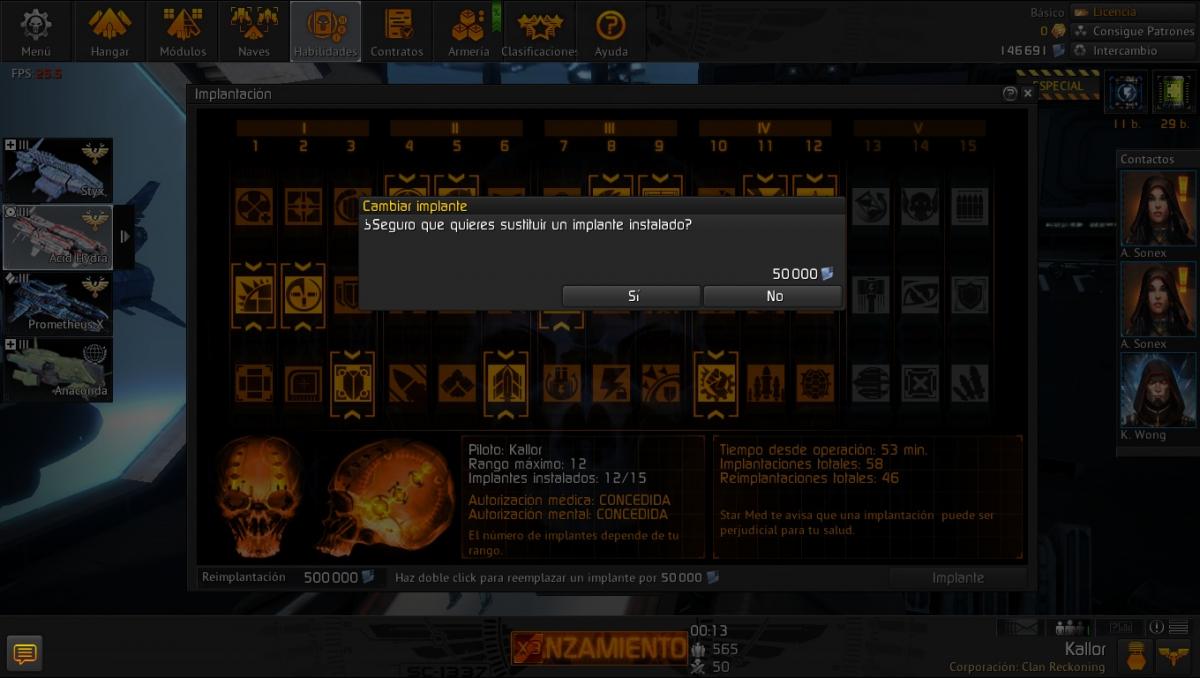This screenshot has height=678, width=1200.
Task: Switch to the Naves section
Action: (x=254, y=32)
